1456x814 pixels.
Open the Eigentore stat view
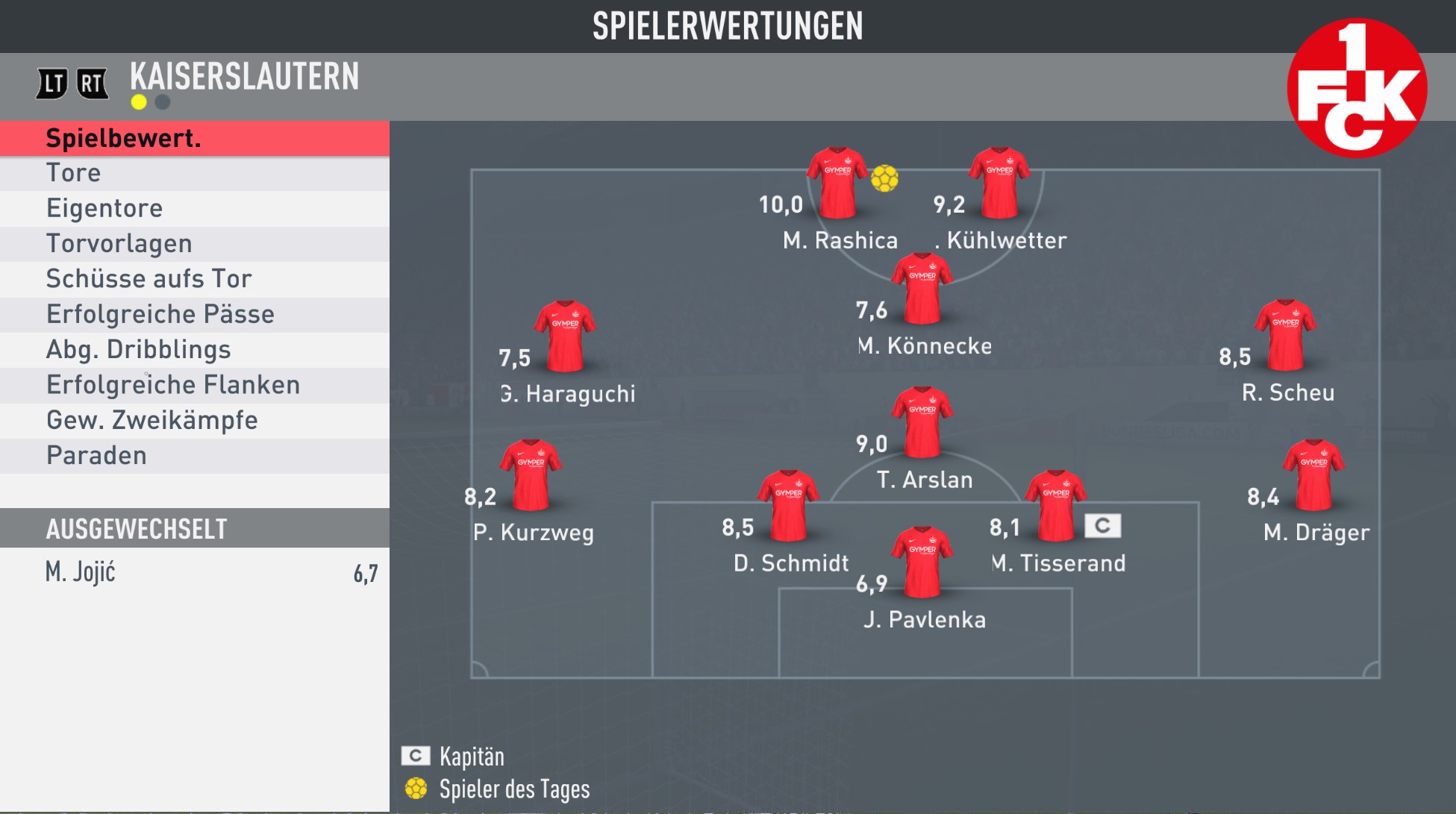coord(194,208)
